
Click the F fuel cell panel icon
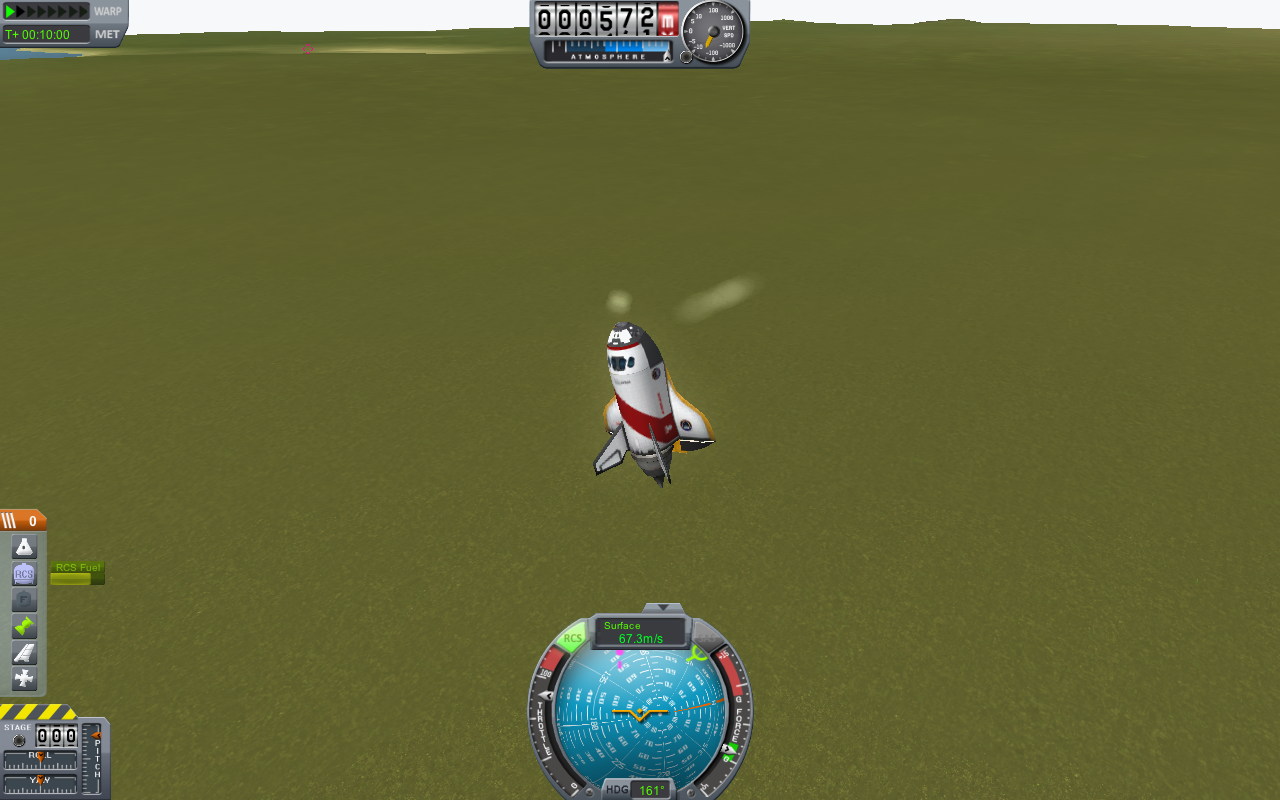click(23, 600)
